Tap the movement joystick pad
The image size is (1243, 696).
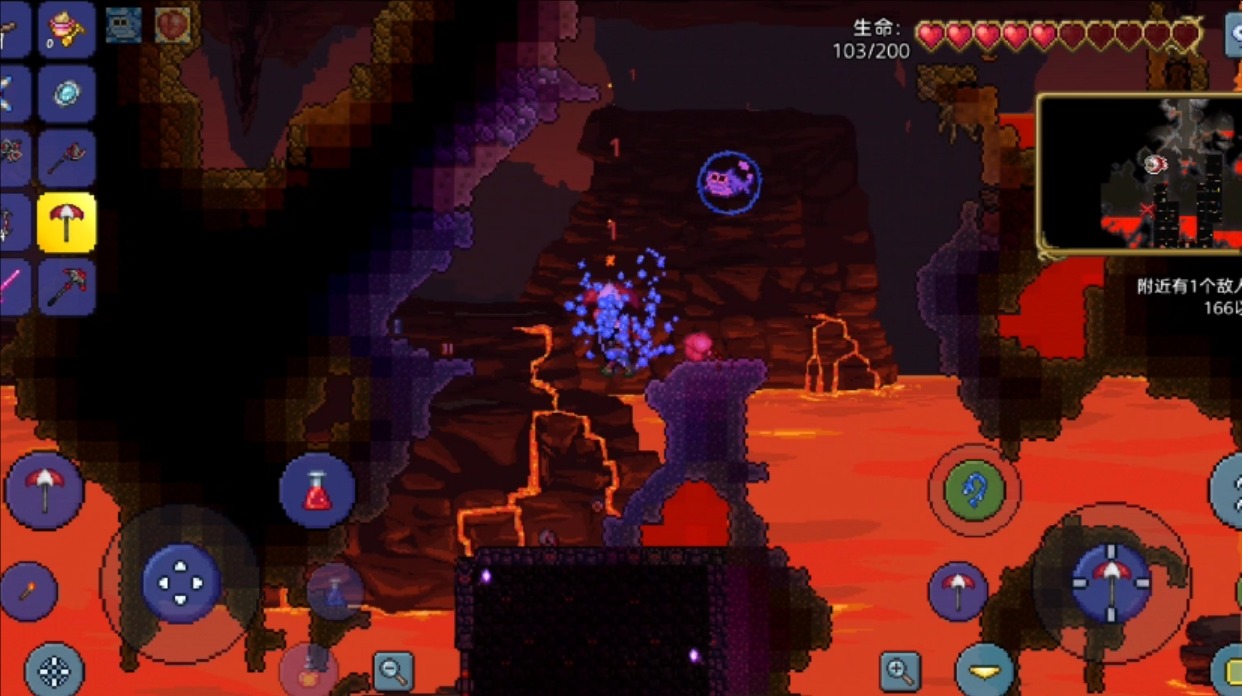[181, 583]
